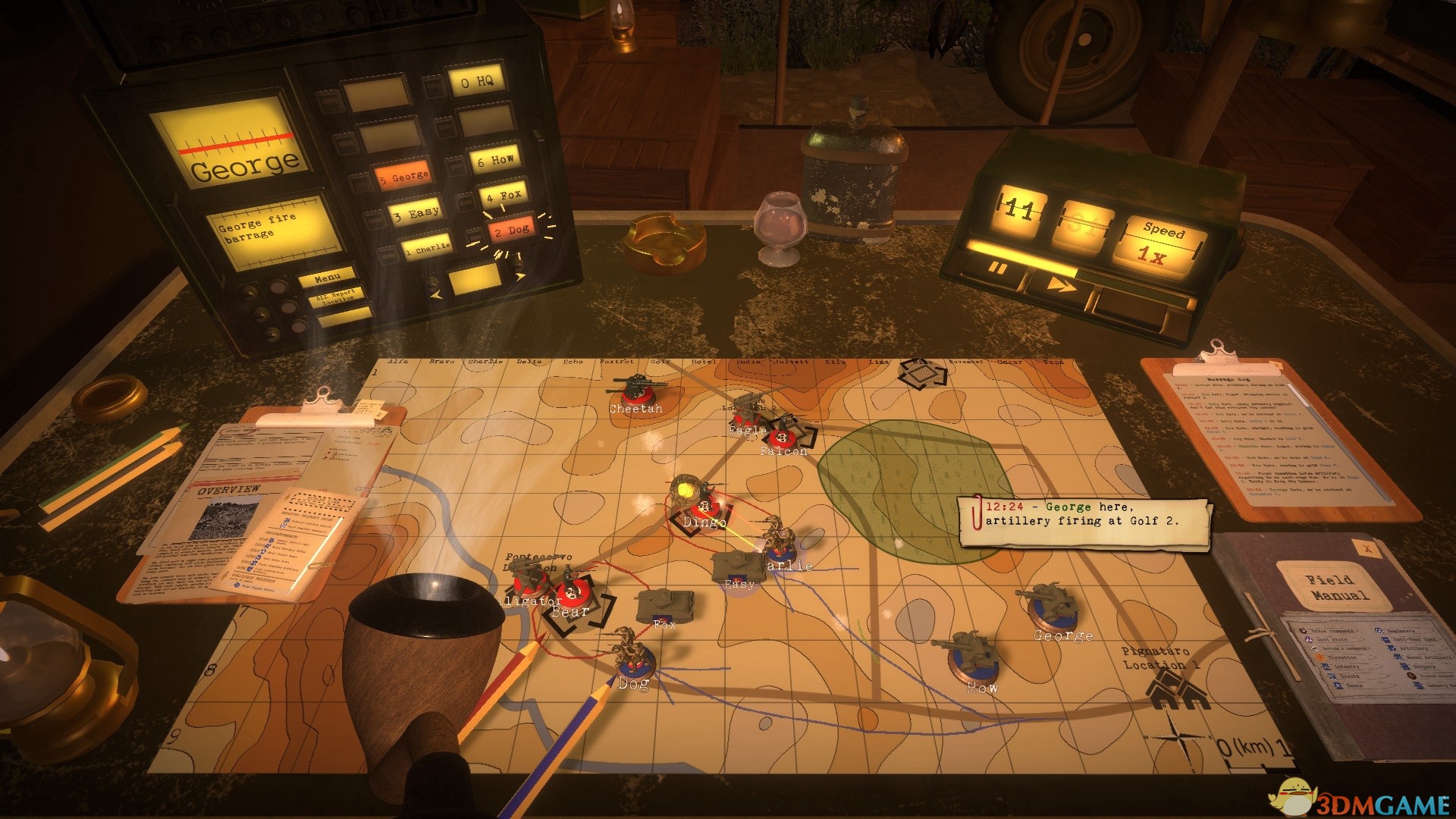This screenshot has width=1456, height=819.
Task: Switch to the 4 Fox channel
Action: coord(504,196)
